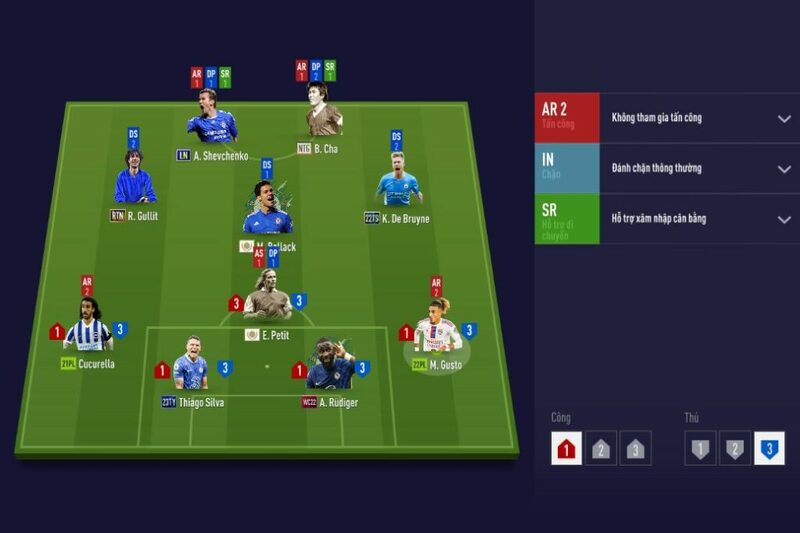Set Công attack level to 2
This screenshot has height=533, width=800.
click(x=601, y=449)
